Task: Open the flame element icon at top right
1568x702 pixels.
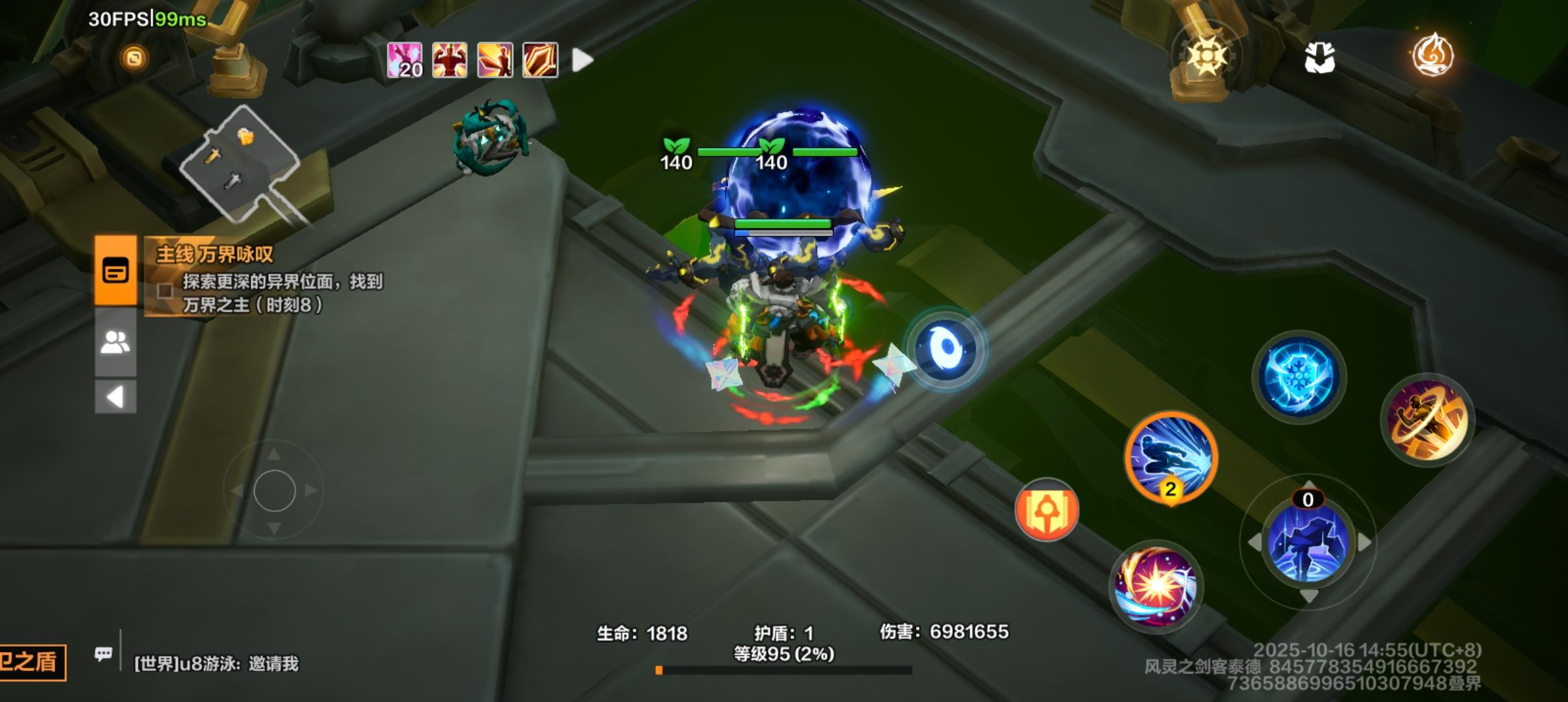Action: (1434, 55)
